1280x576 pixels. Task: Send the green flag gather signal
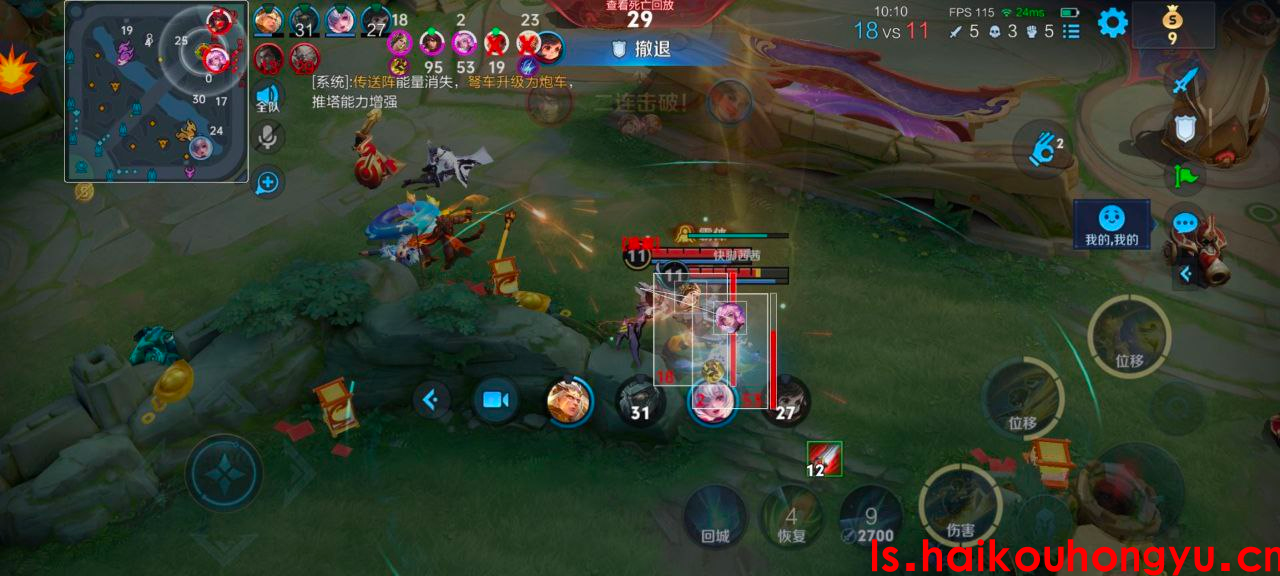1185,176
